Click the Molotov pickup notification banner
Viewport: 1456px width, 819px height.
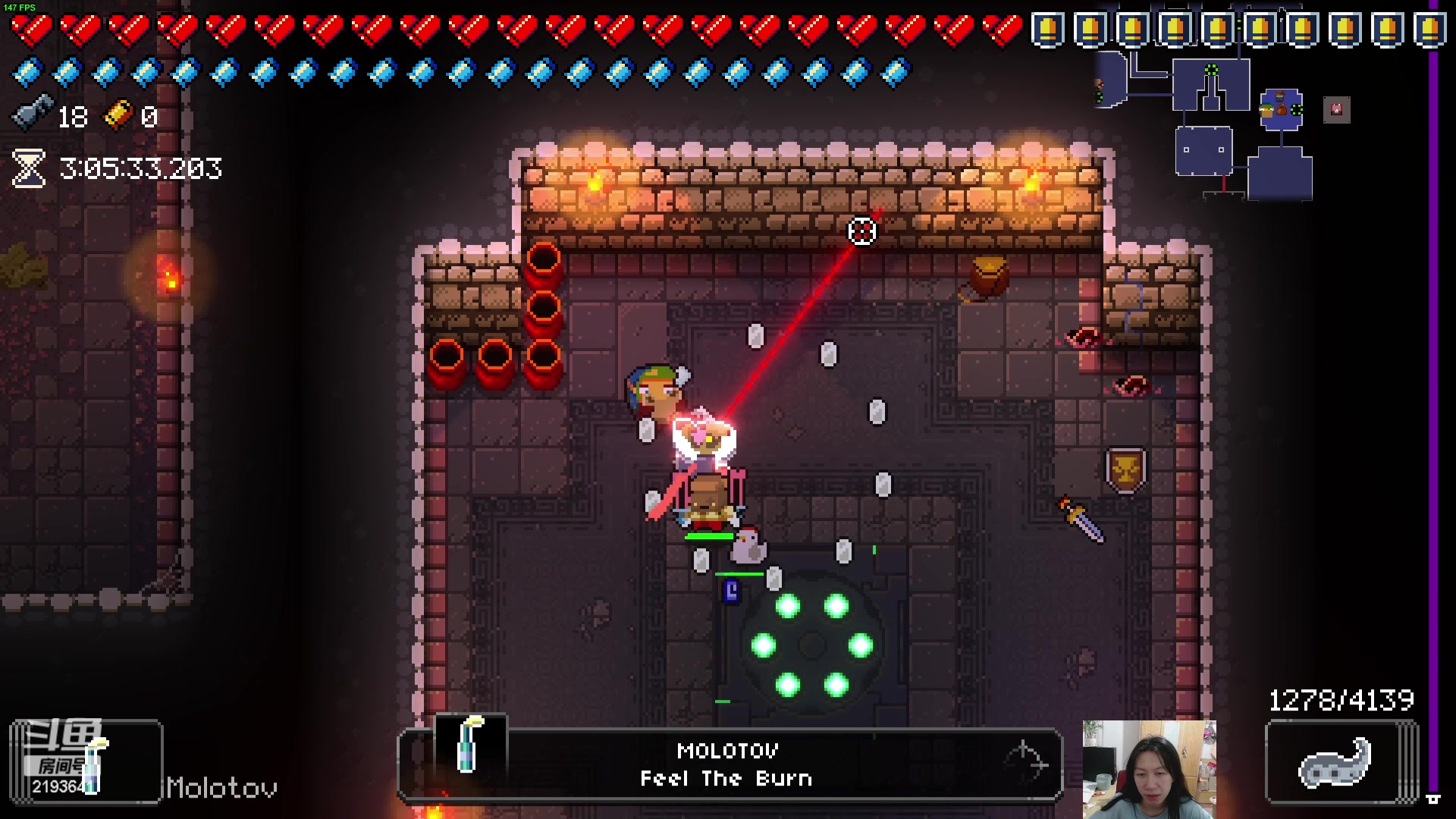[728, 764]
